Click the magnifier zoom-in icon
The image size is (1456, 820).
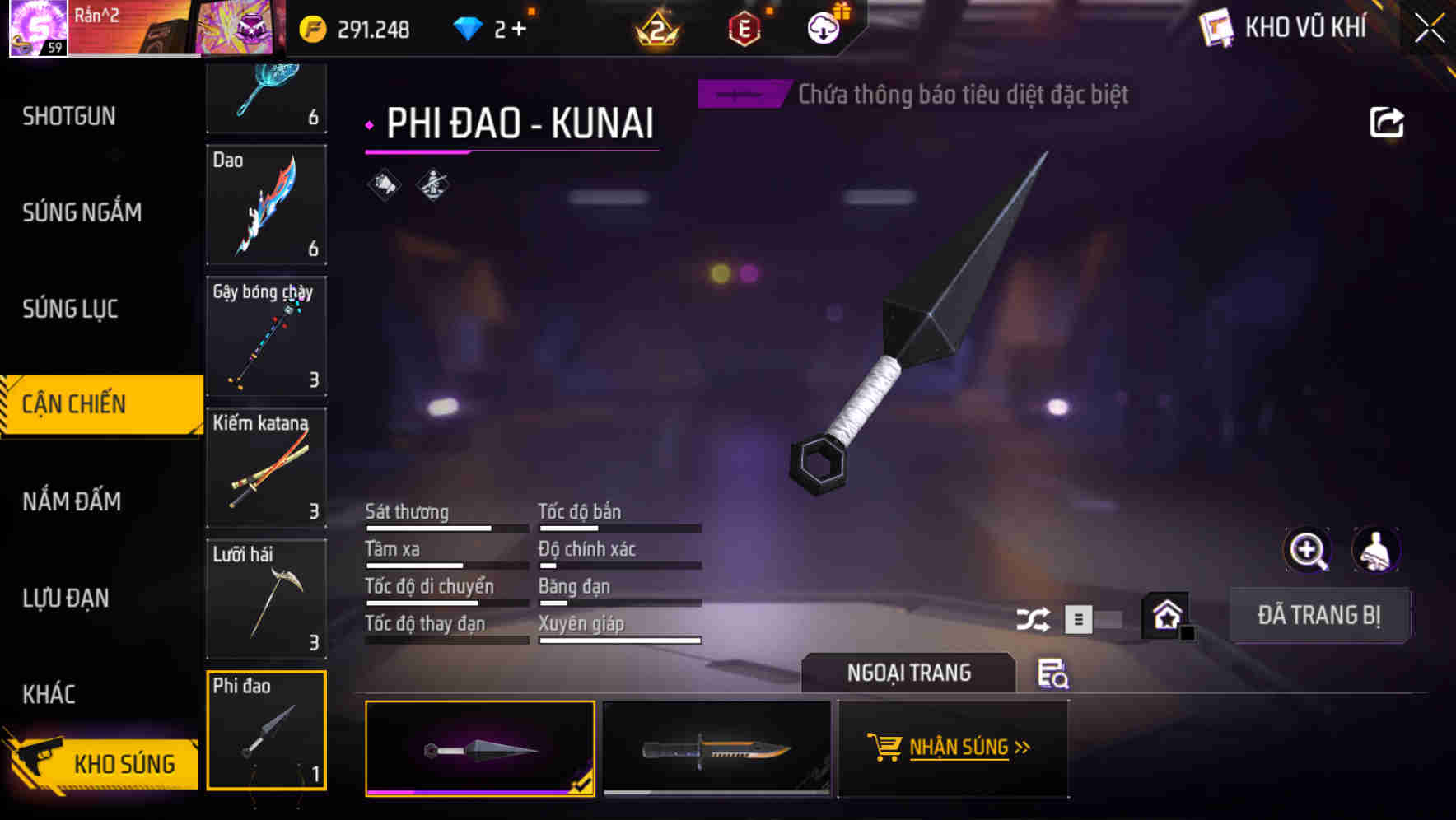pyautogui.click(x=1307, y=550)
